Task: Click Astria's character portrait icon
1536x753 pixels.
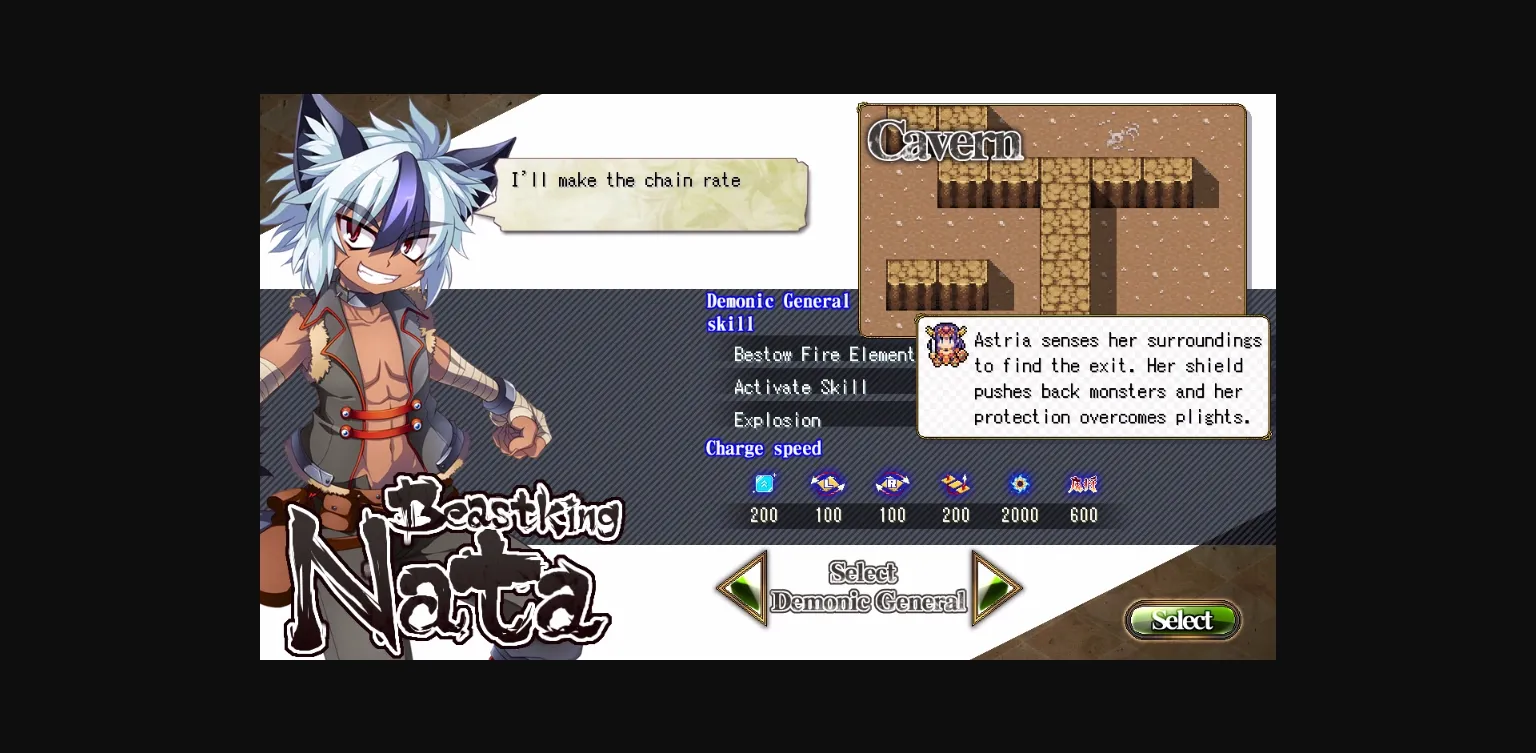Action: point(946,345)
